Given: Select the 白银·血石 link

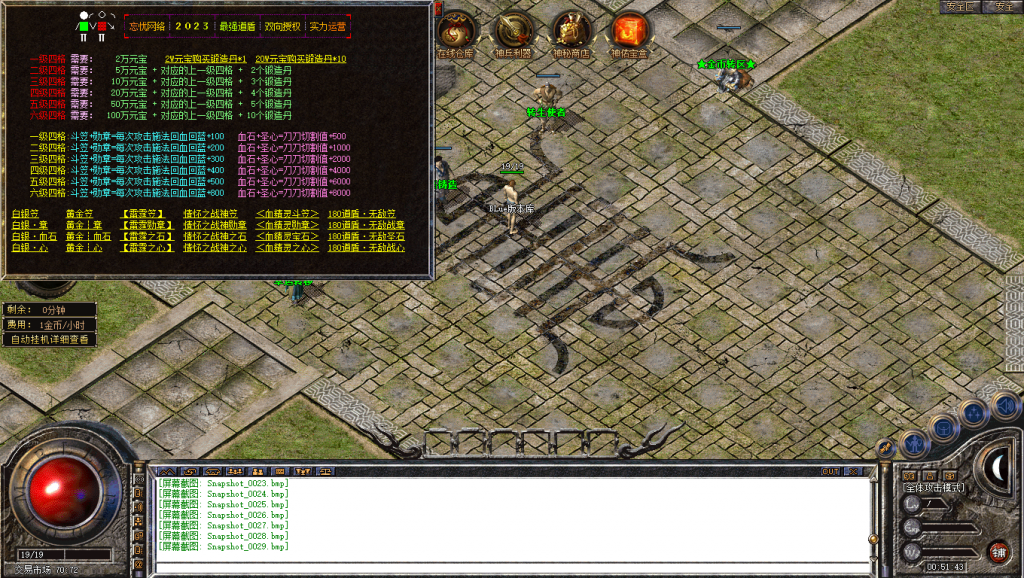Looking at the screenshot, I should point(34,236).
